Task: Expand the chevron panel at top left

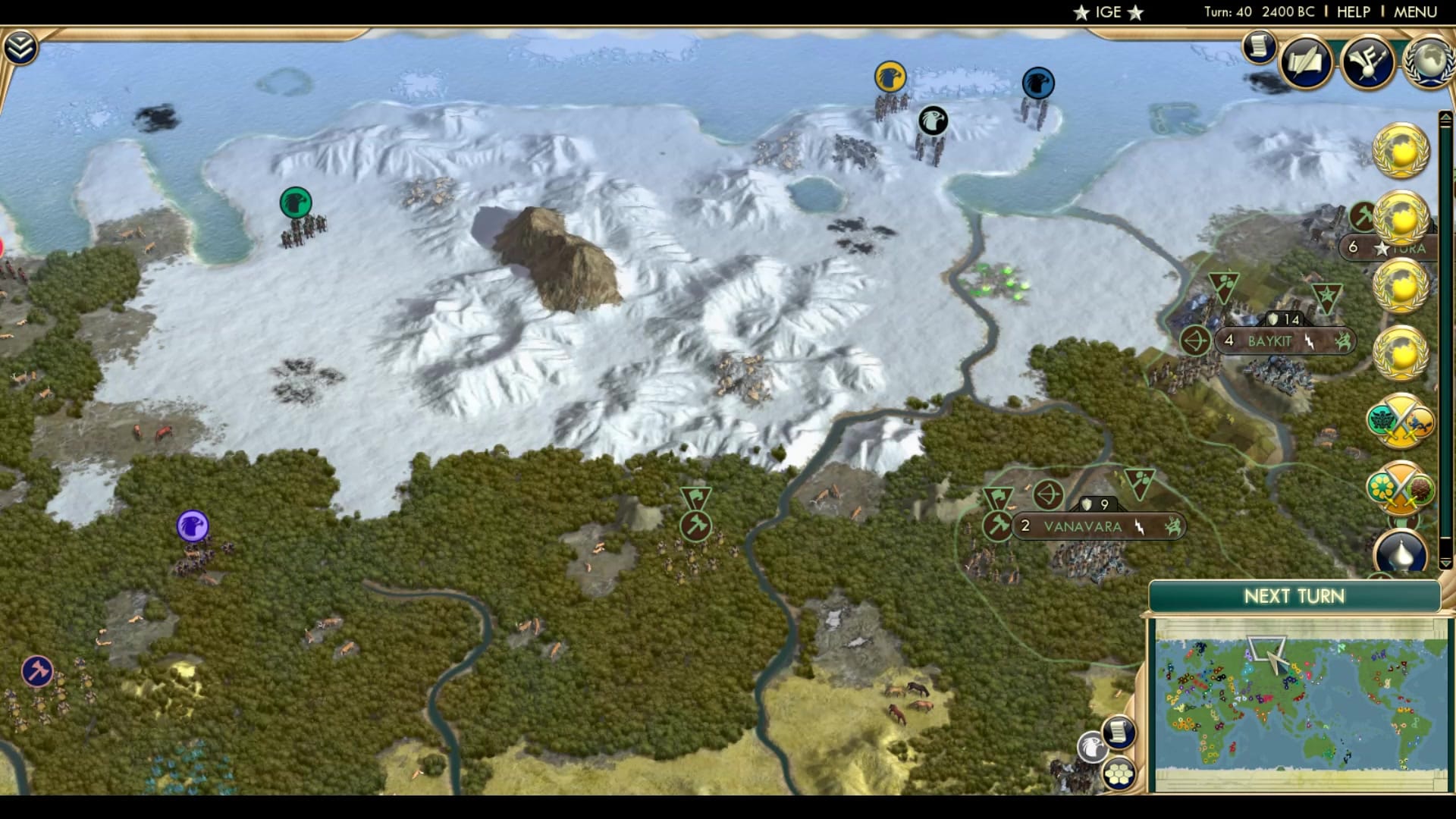Action: [22, 45]
